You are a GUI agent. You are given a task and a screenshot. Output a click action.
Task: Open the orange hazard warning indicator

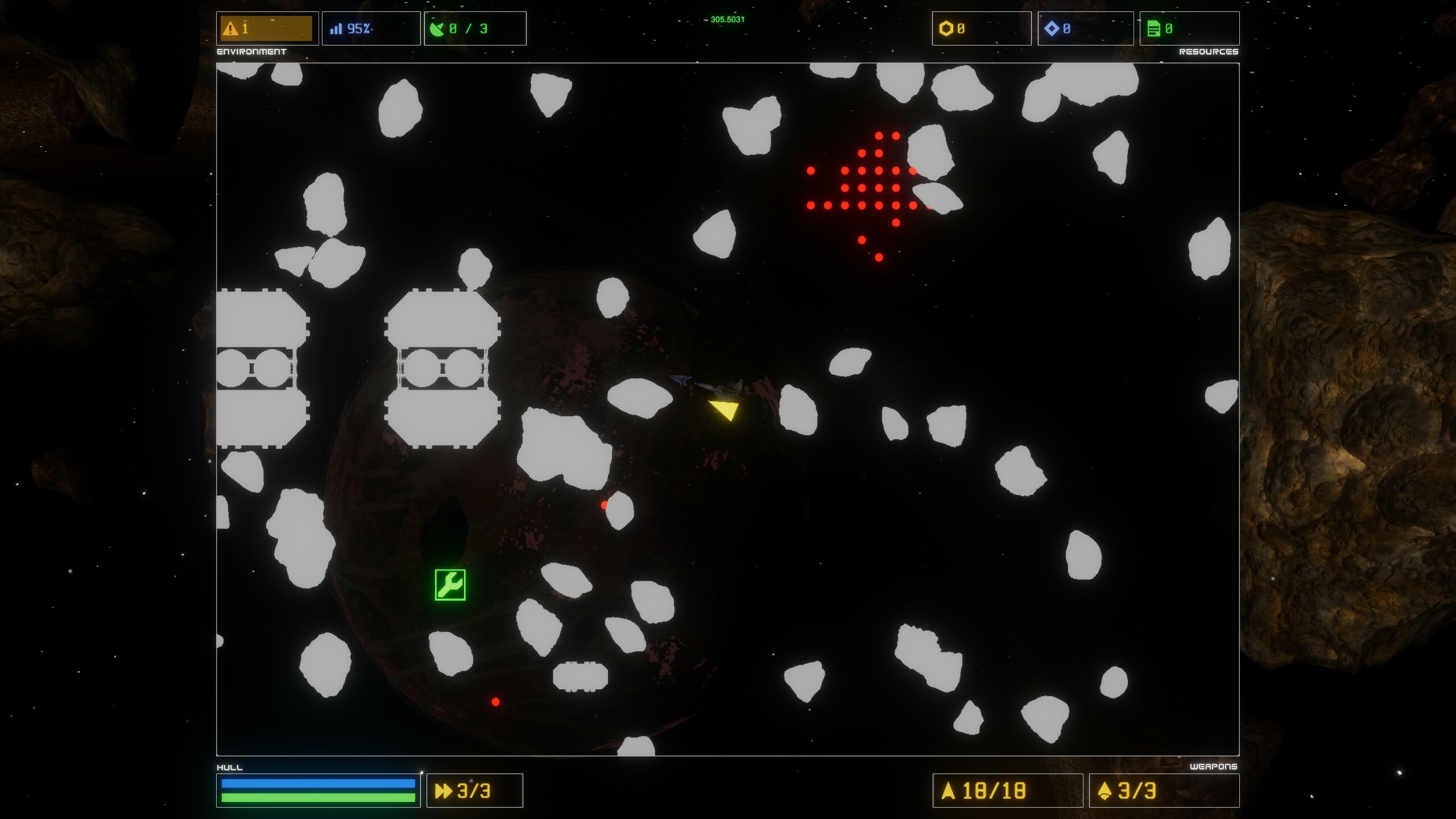click(267, 28)
